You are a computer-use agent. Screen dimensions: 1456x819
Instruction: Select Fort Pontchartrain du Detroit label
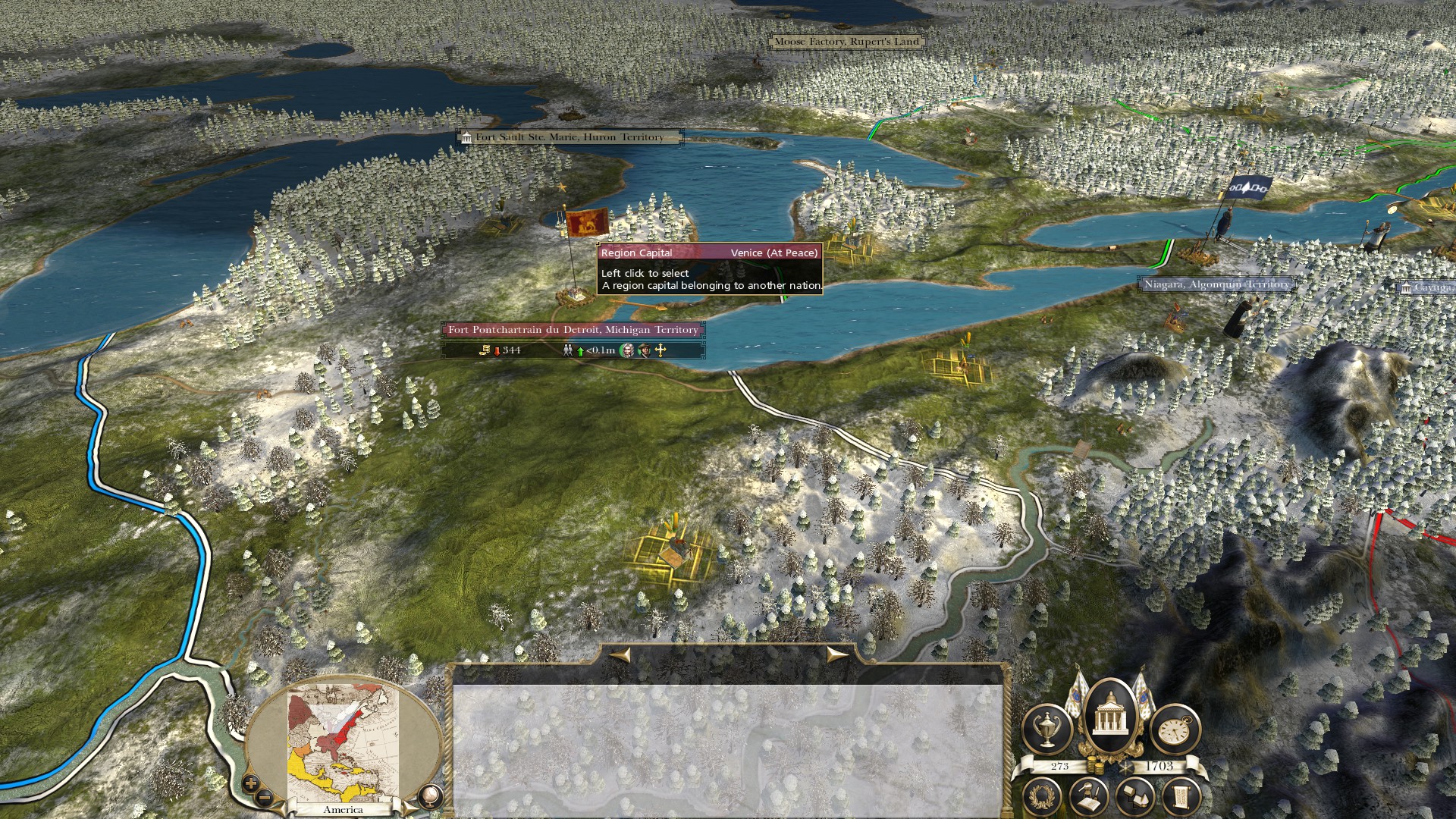pos(573,330)
